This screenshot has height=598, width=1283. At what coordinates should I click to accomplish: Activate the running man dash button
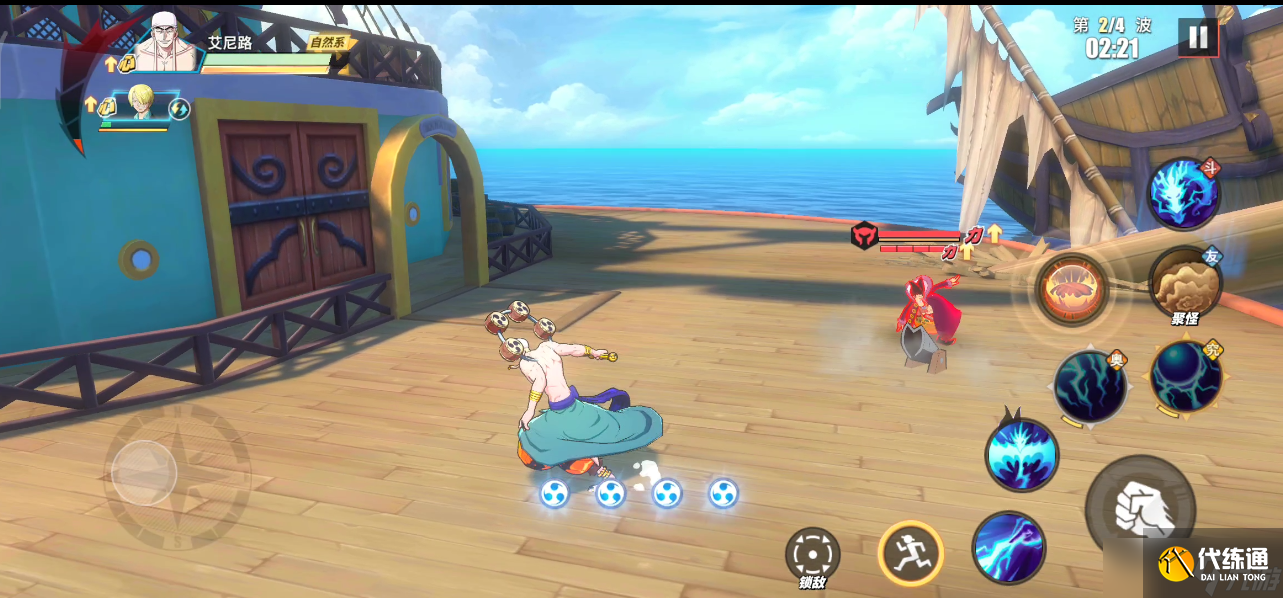pos(911,552)
